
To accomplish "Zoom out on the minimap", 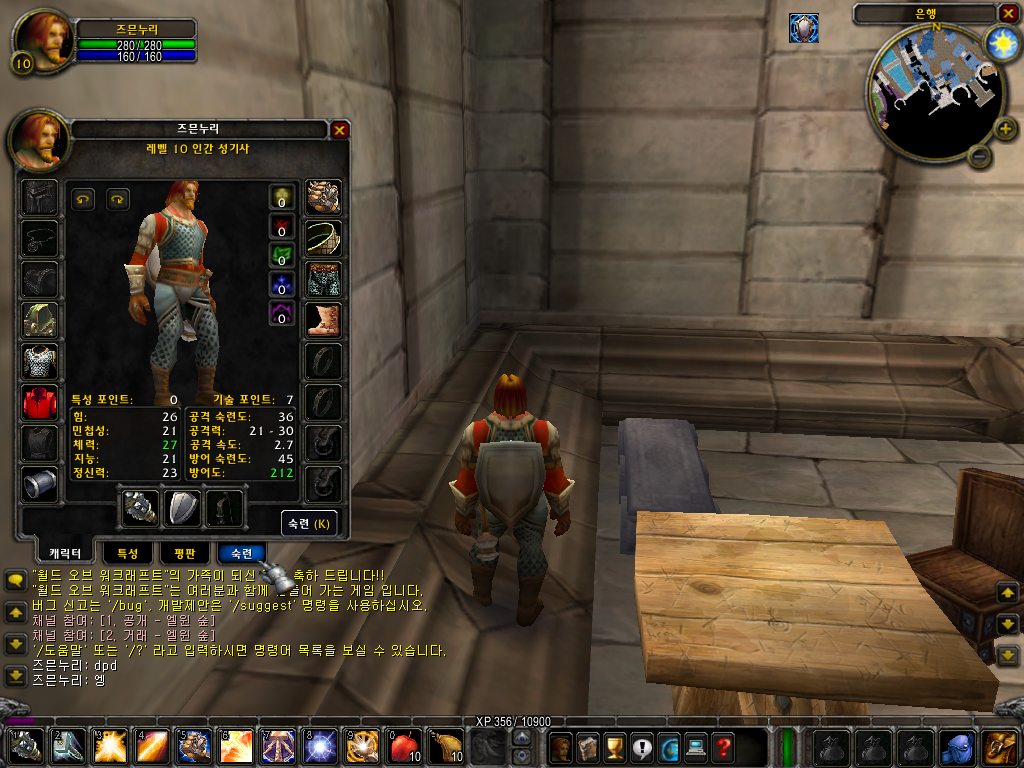I will [x=980, y=157].
